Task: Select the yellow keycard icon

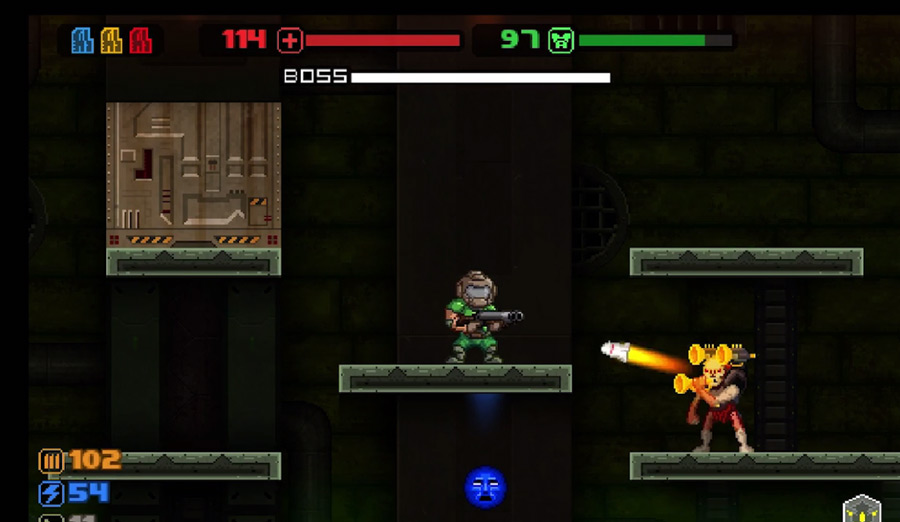Action: click(x=111, y=40)
